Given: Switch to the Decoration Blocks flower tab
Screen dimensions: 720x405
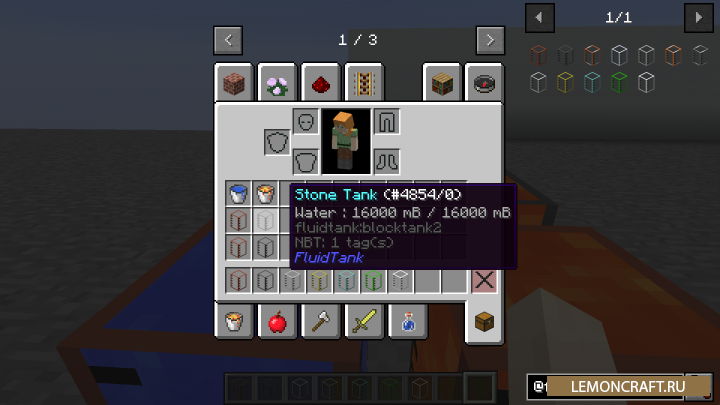Looking at the screenshot, I should click(277, 84).
